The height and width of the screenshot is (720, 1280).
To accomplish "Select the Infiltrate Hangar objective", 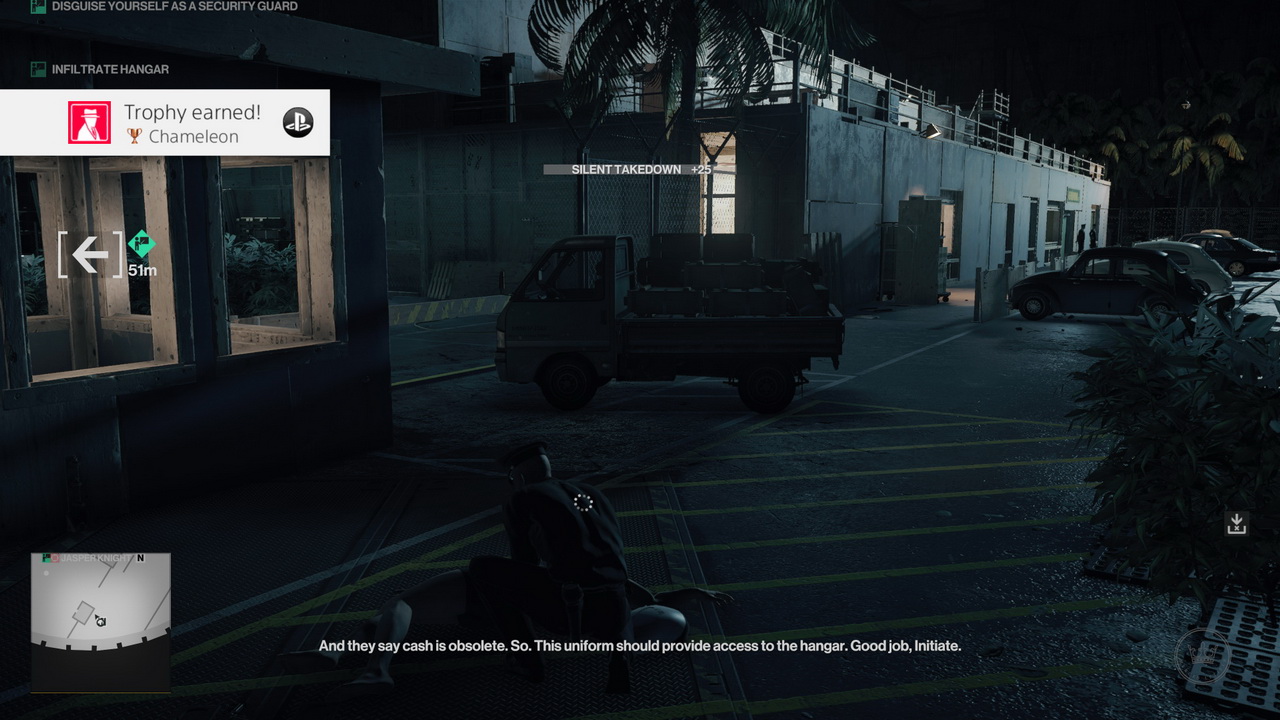I will 110,69.
